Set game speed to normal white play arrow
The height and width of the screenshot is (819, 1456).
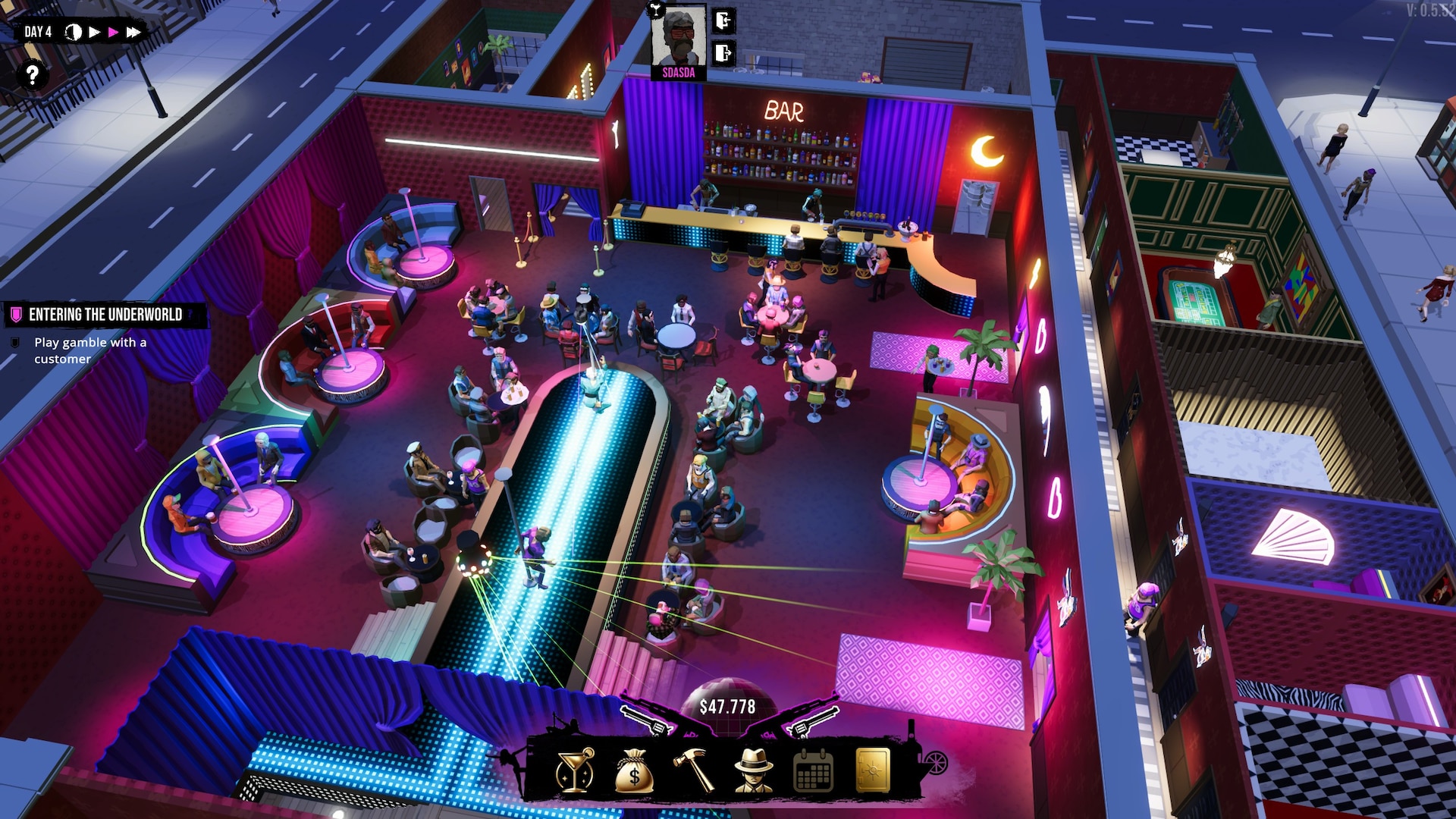point(95,32)
